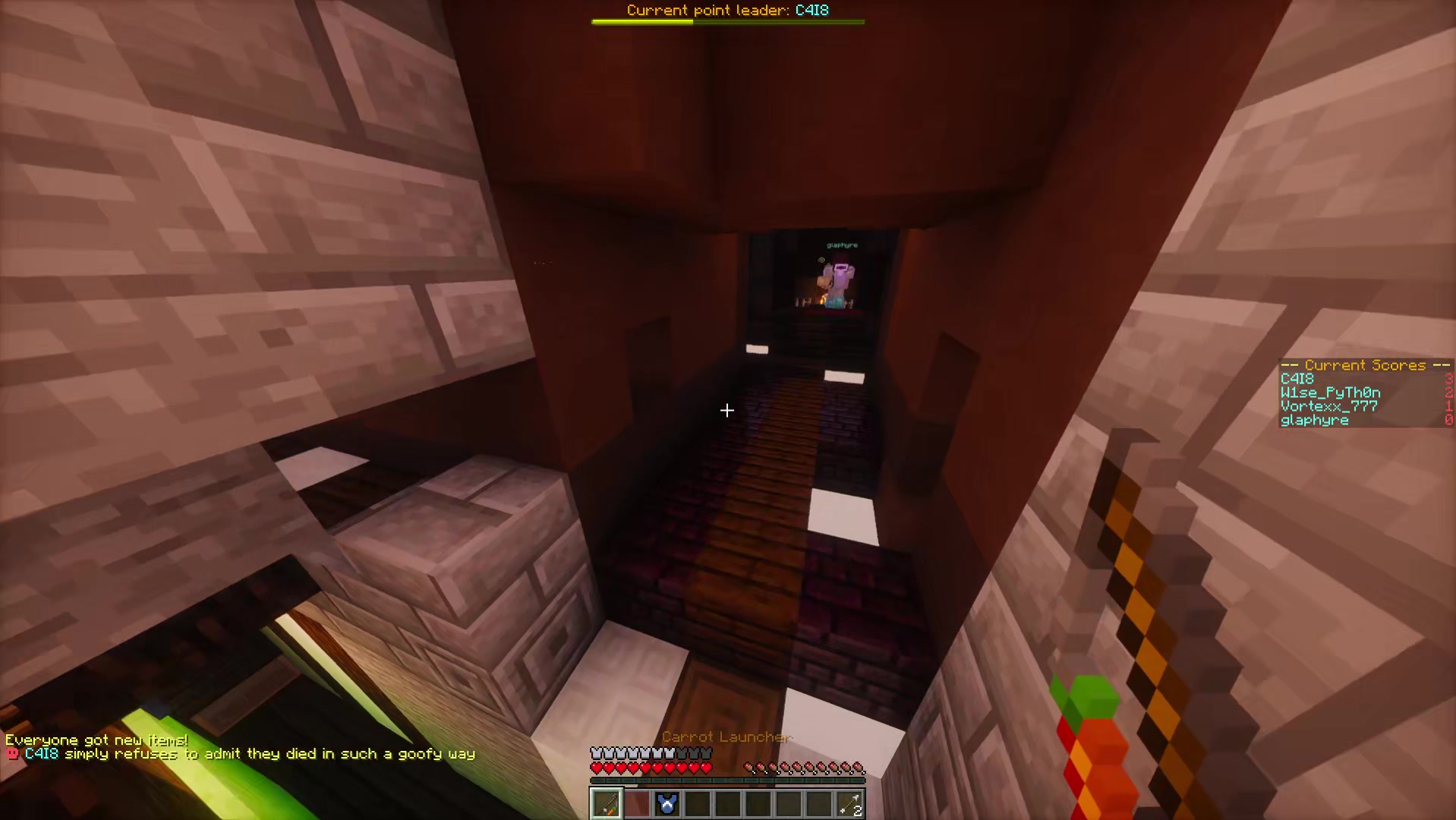Select the Carrot Launcher in hotbar slot one
This screenshot has height=820, width=1456.
click(x=605, y=803)
